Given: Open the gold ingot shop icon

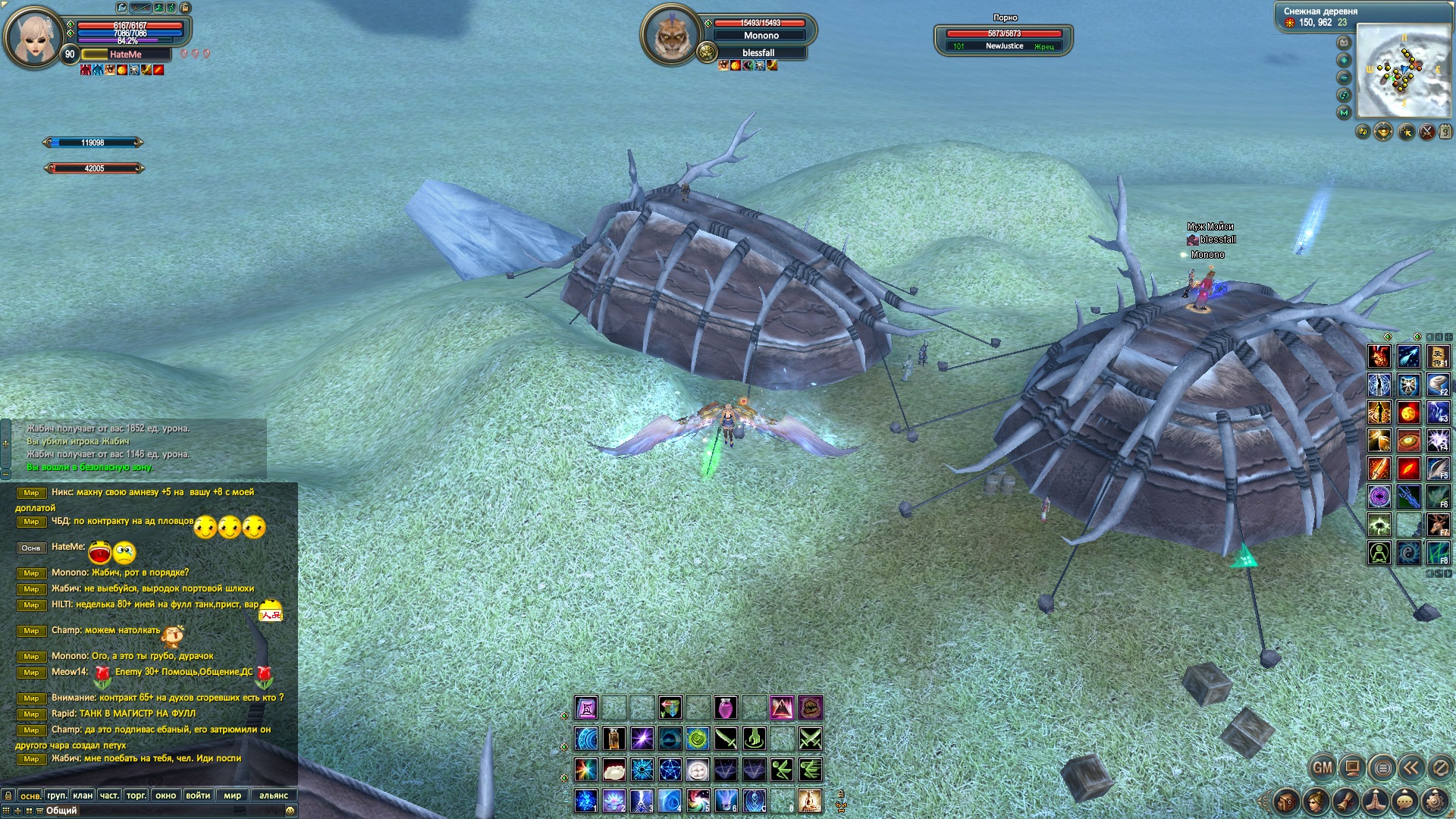Looking at the screenshot, I should 1383,132.
